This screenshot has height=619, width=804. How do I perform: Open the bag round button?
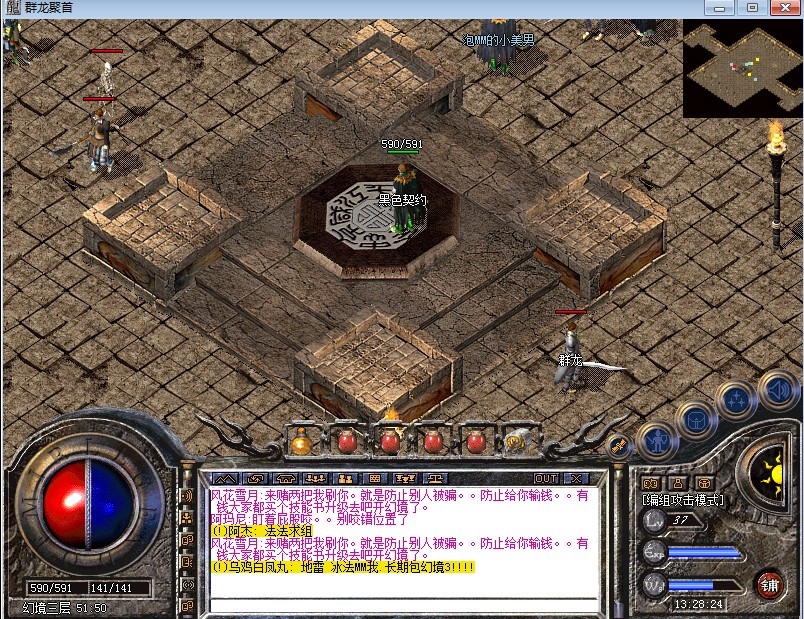(x=693, y=419)
